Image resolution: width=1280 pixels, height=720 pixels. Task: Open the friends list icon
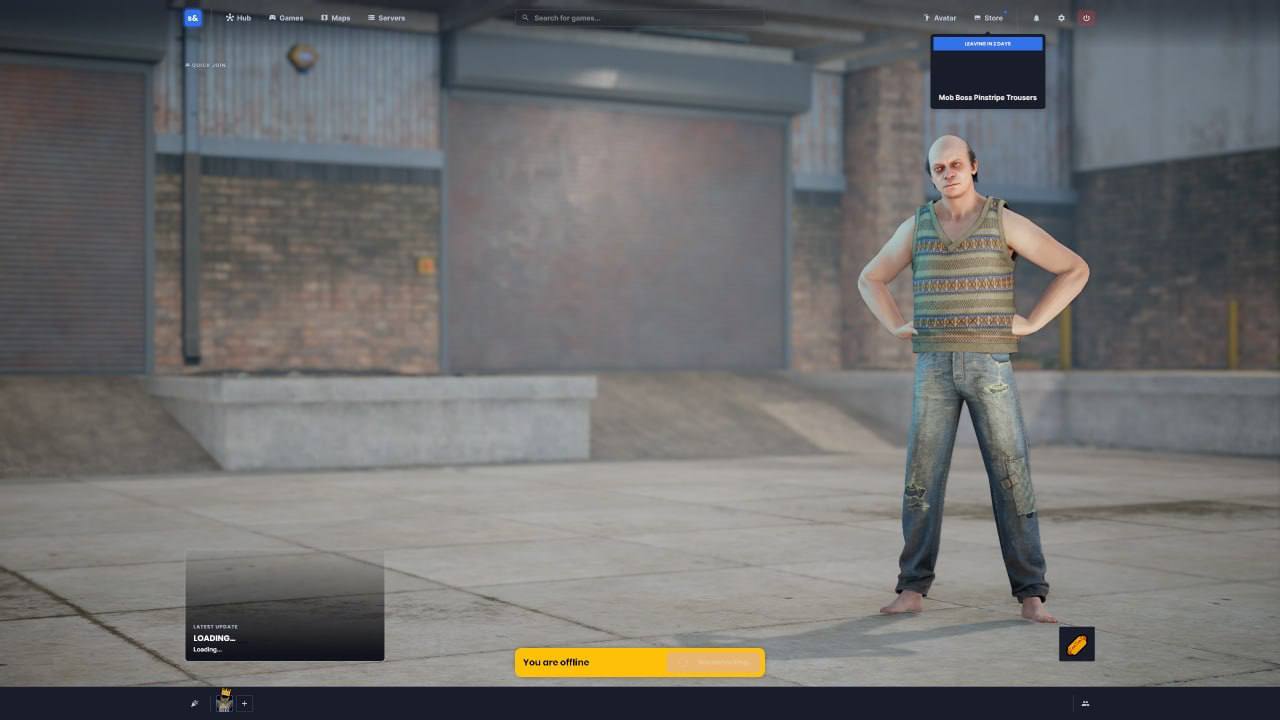pyautogui.click(x=1085, y=704)
